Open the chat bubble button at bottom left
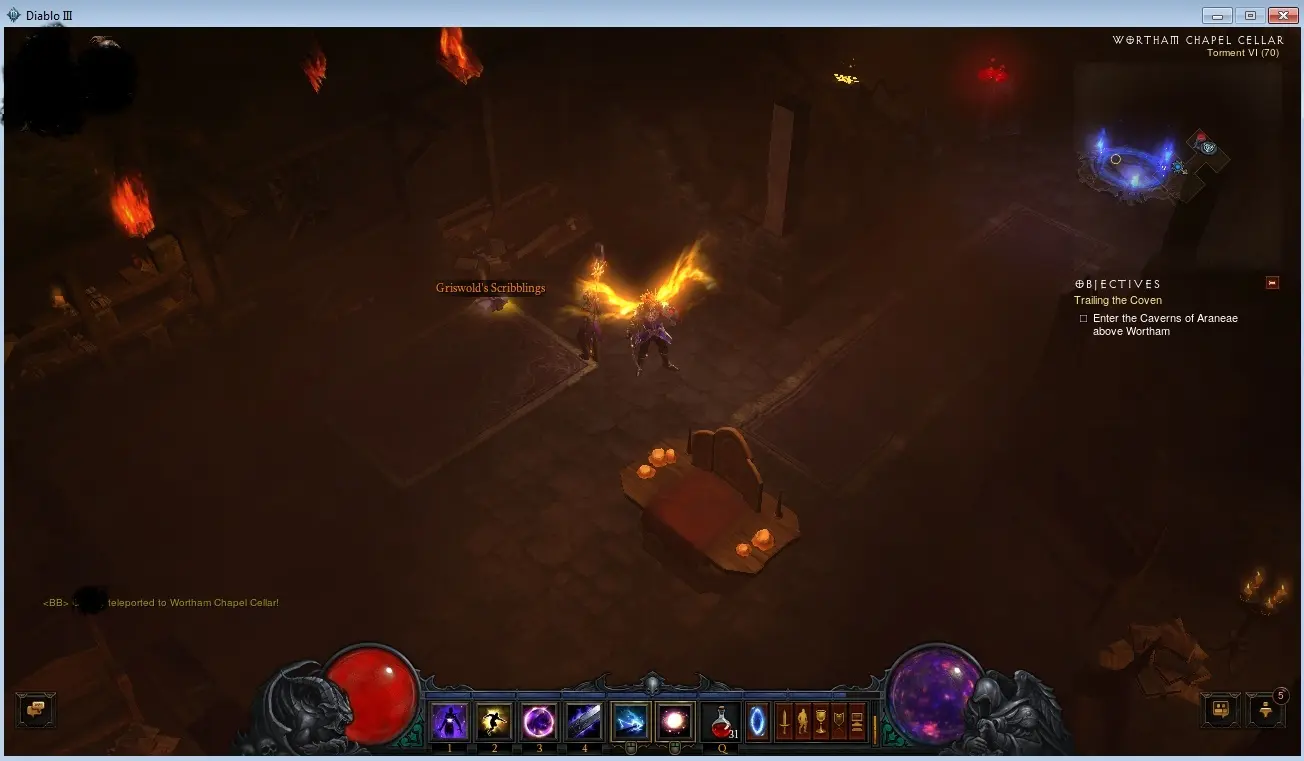Image resolution: width=1304 pixels, height=761 pixels. [x=36, y=710]
